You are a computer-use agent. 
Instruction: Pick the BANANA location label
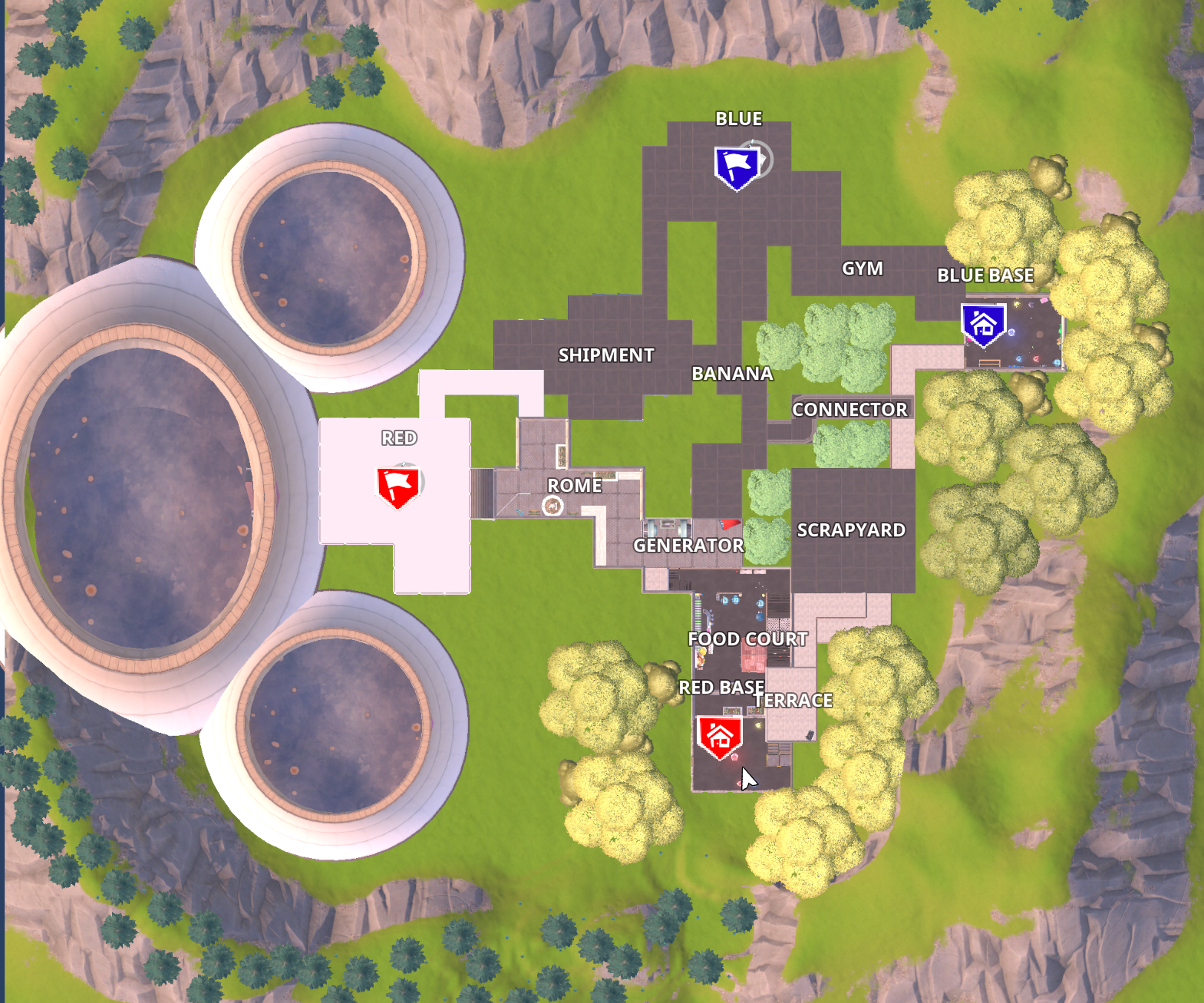point(732,374)
